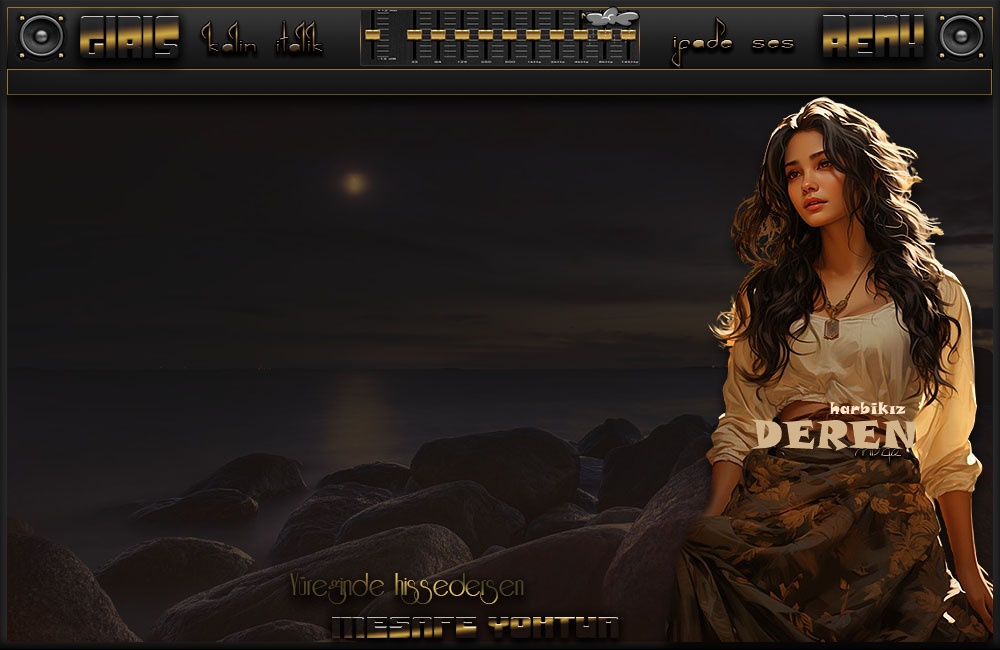Toggle the kalin bold text option
Image resolution: width=1000 pixels, height=650 pixels.
[x=230, y=41]
